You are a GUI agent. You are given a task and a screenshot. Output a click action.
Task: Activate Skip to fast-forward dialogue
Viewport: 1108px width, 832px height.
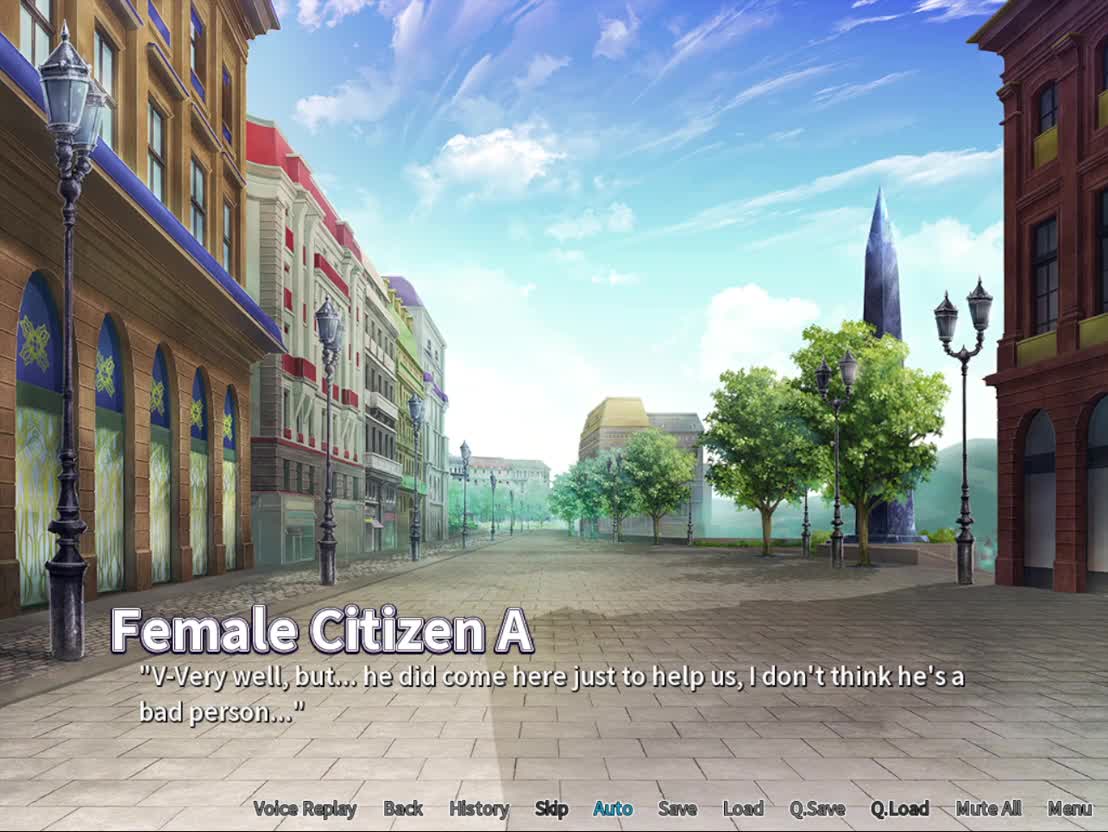point(551,809)
